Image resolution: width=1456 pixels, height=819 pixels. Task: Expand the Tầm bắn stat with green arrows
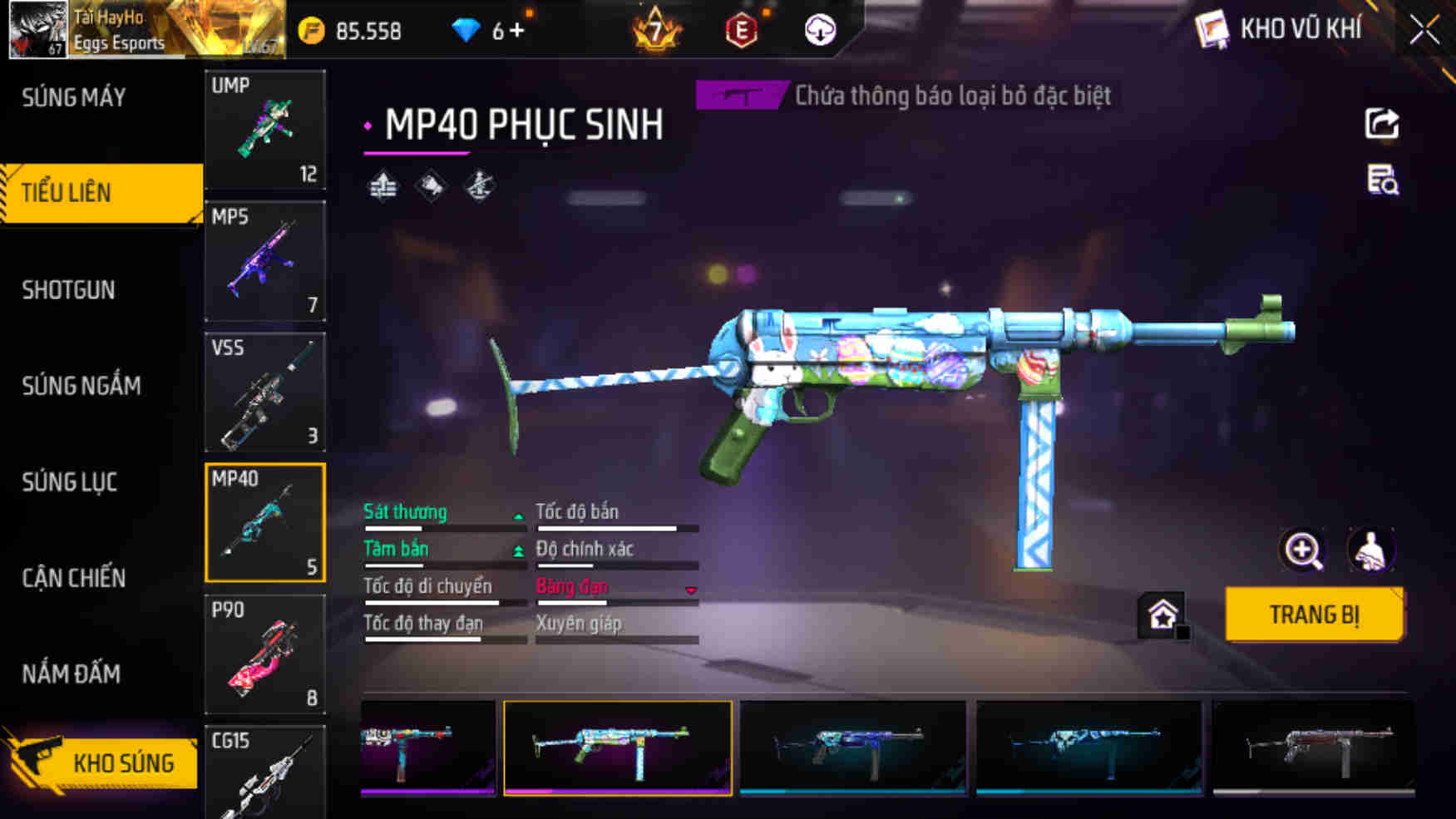[519, 549]
